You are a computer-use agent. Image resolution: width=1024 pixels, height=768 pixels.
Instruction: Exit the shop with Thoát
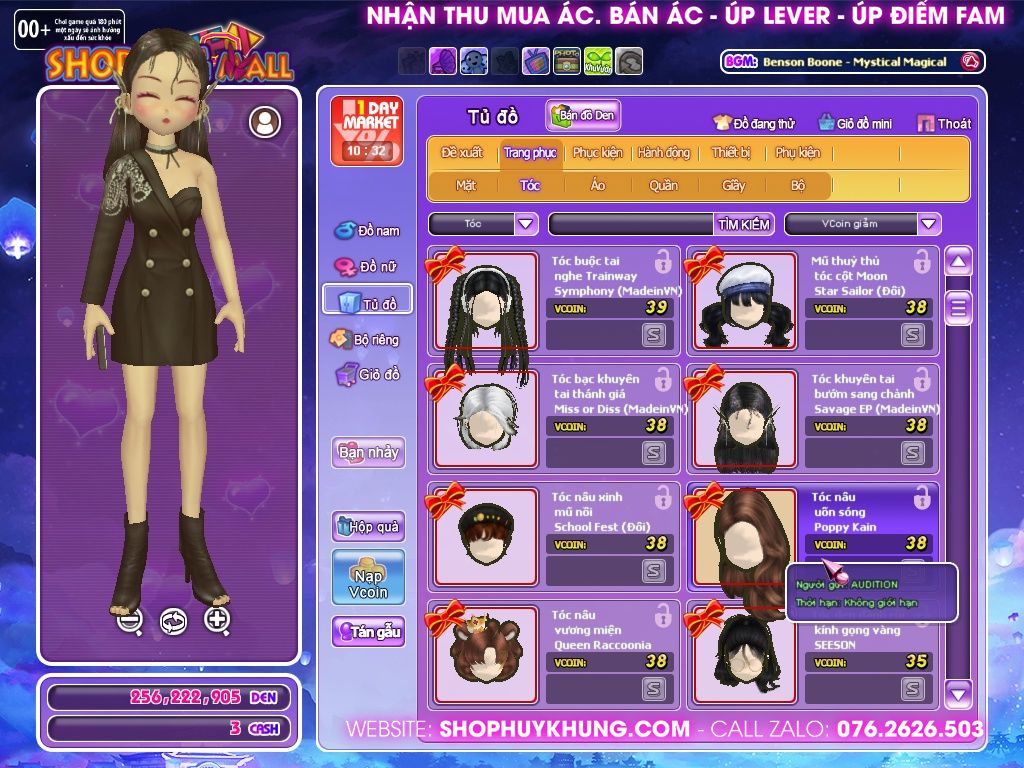click(944, 124)
